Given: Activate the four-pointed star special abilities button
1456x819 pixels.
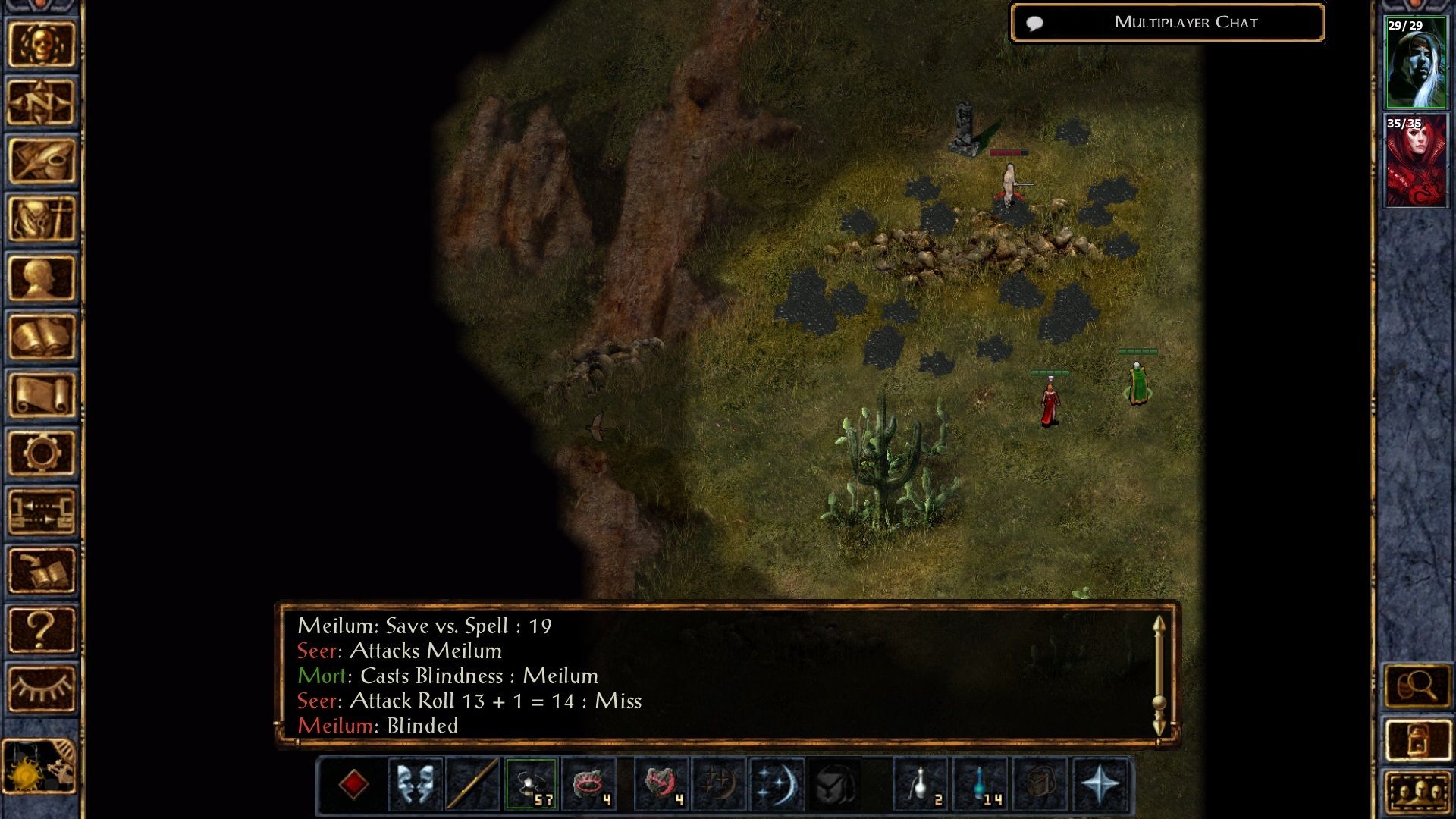Looking at the screenshot, I should point(1100,785).
